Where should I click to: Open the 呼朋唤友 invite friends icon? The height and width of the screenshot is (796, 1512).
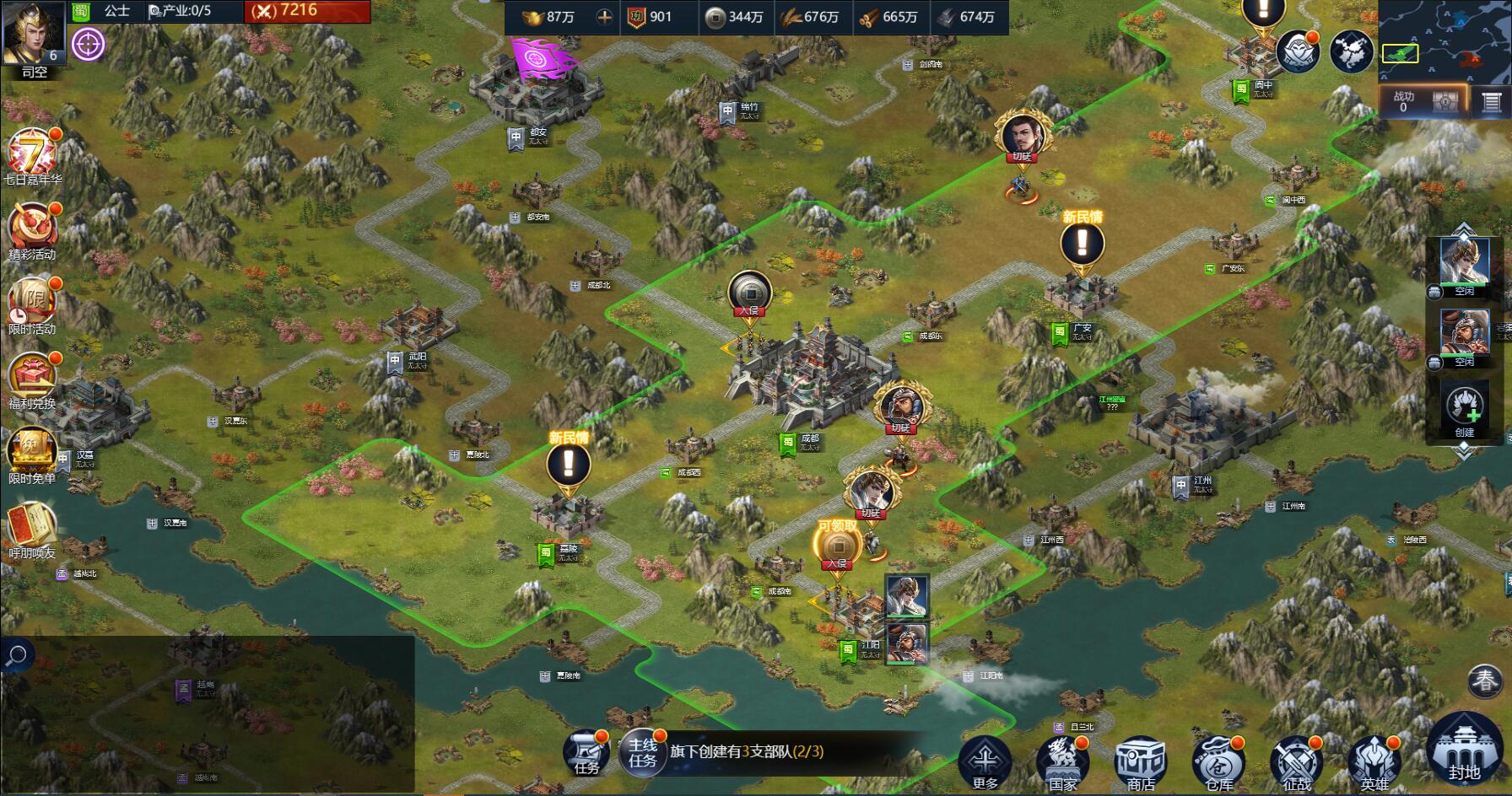pos(31,527)
